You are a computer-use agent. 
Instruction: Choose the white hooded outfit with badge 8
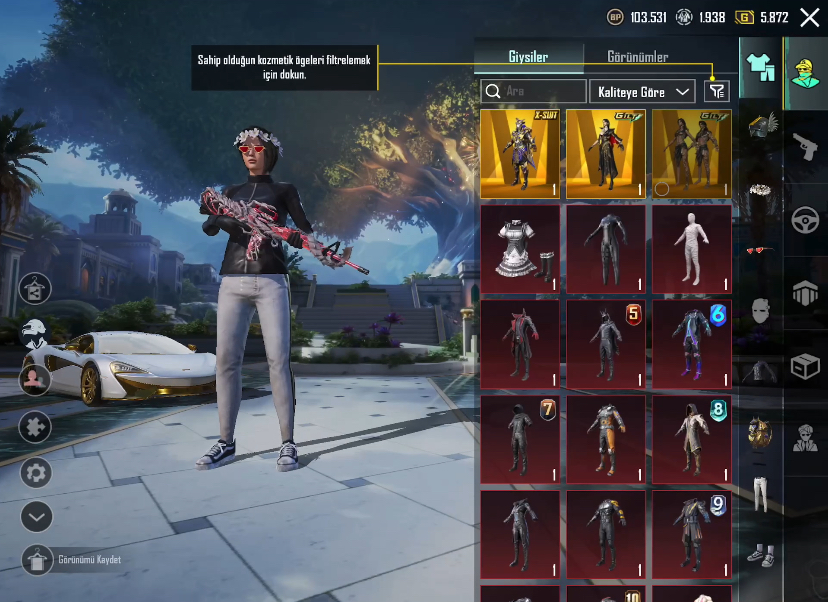point(692,438)
